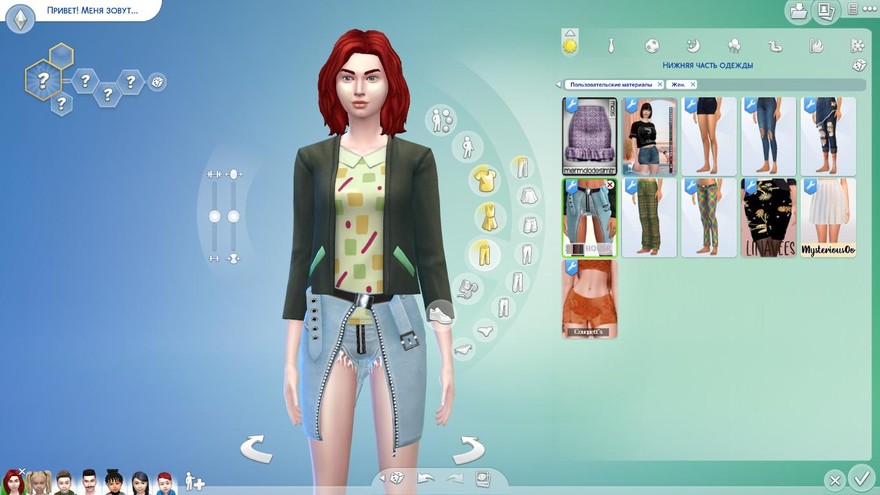Pick the white pleated skirt thumbnail
The width and height of the screenshot is (880, 495).
pyautogui.click(x=828, y=217)
